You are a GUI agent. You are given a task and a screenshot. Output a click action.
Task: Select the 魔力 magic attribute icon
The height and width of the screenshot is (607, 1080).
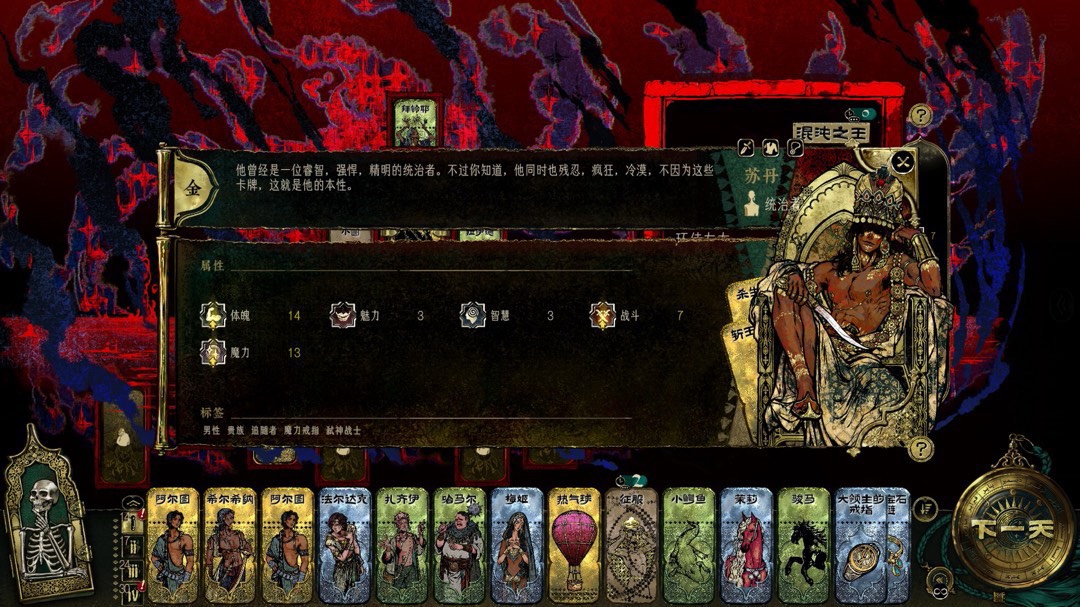point(212,352)
